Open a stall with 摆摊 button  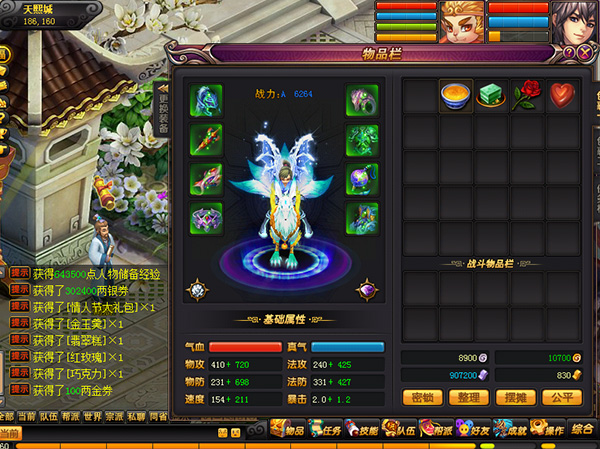(x=513, y=397)
